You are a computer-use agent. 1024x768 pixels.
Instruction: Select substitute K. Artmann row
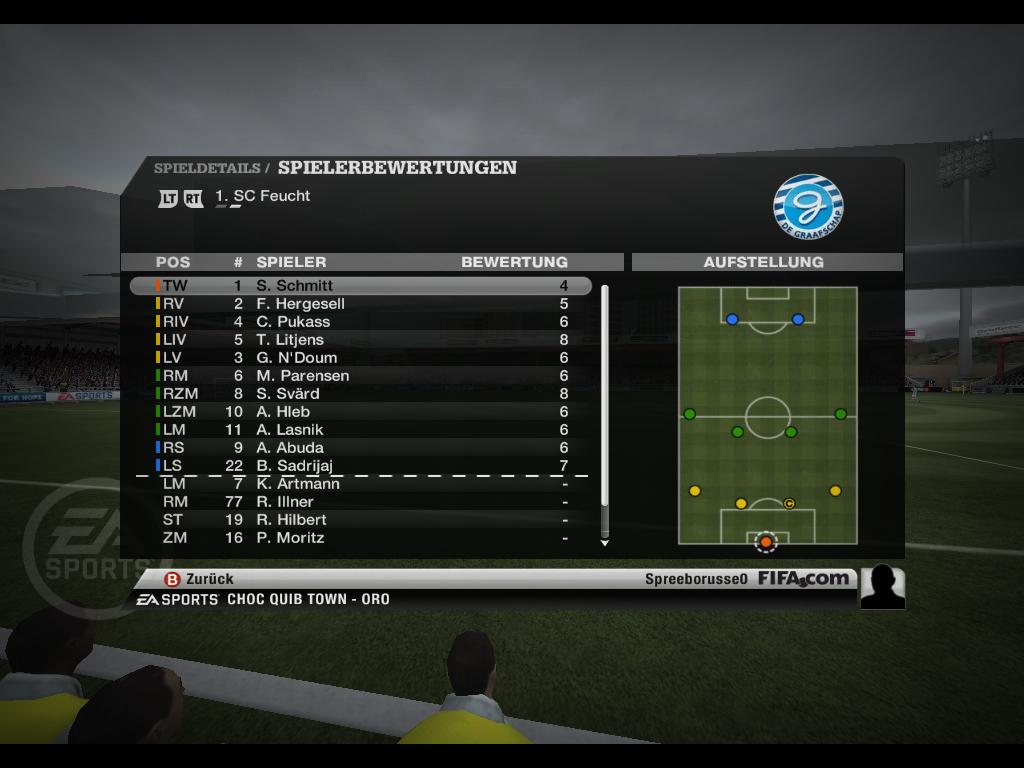point(360,484)
